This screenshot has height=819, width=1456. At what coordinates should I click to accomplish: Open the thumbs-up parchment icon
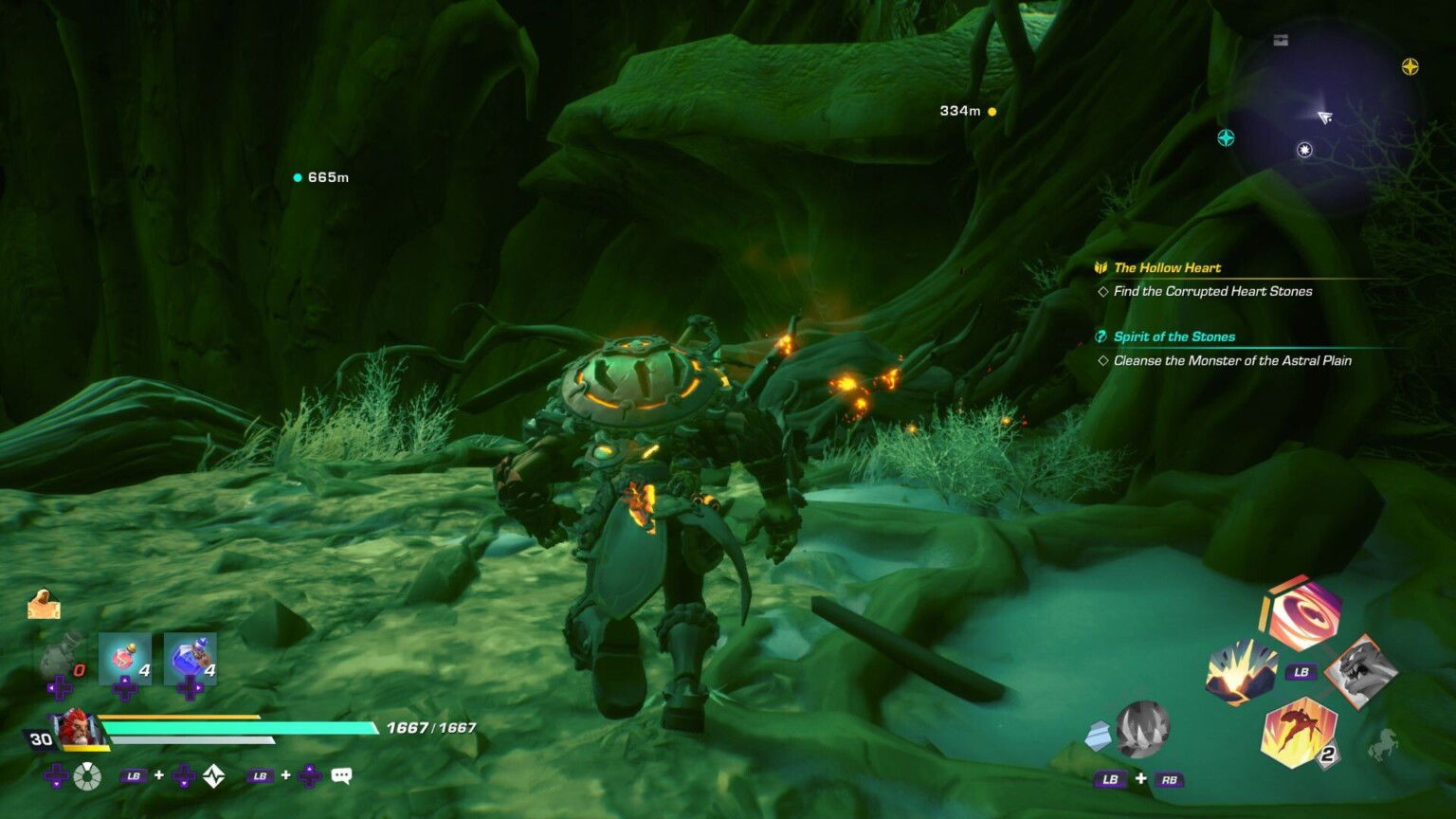tap(44, 605)
